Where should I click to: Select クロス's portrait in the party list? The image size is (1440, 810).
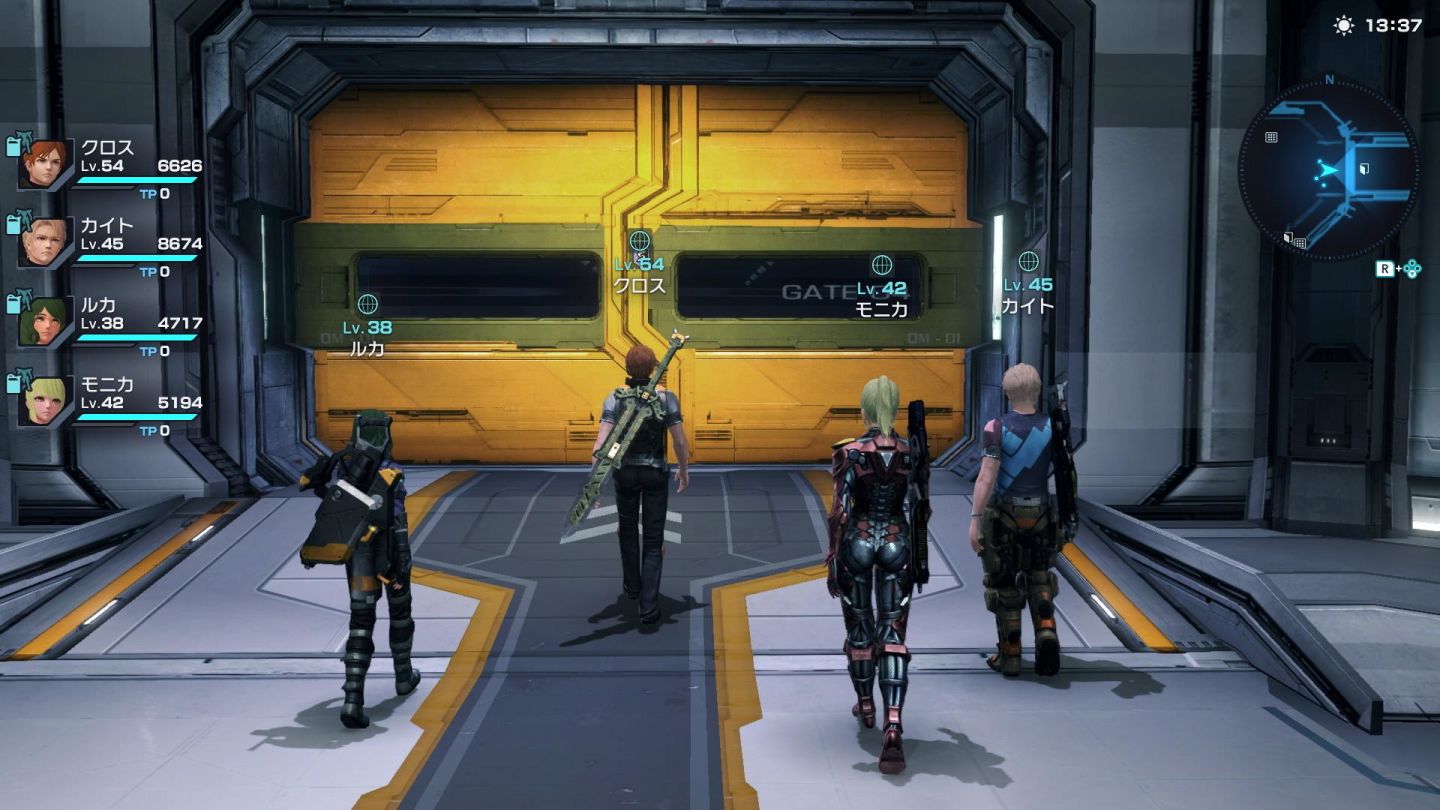pos(46,164)
